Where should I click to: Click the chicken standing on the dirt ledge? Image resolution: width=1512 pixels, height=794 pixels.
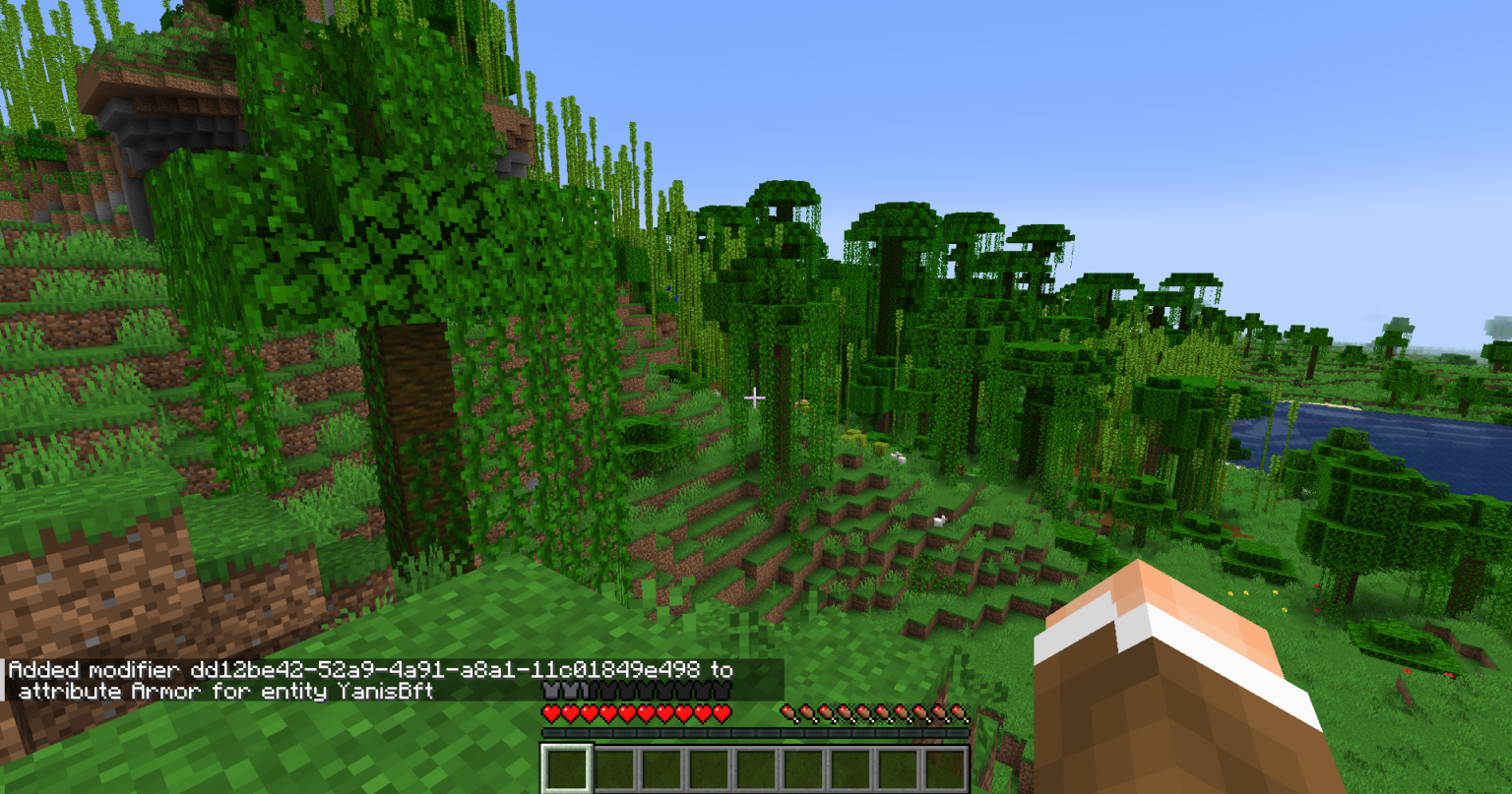pos(939,520)
